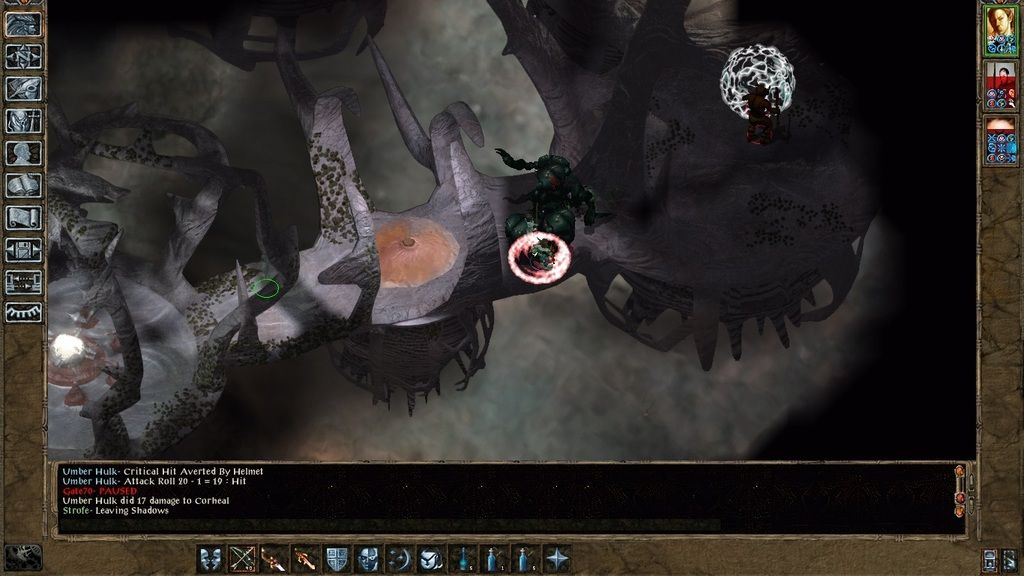1024x576 pixels.
Task: Open the options floppy disk menu
Action: [23, 250]
